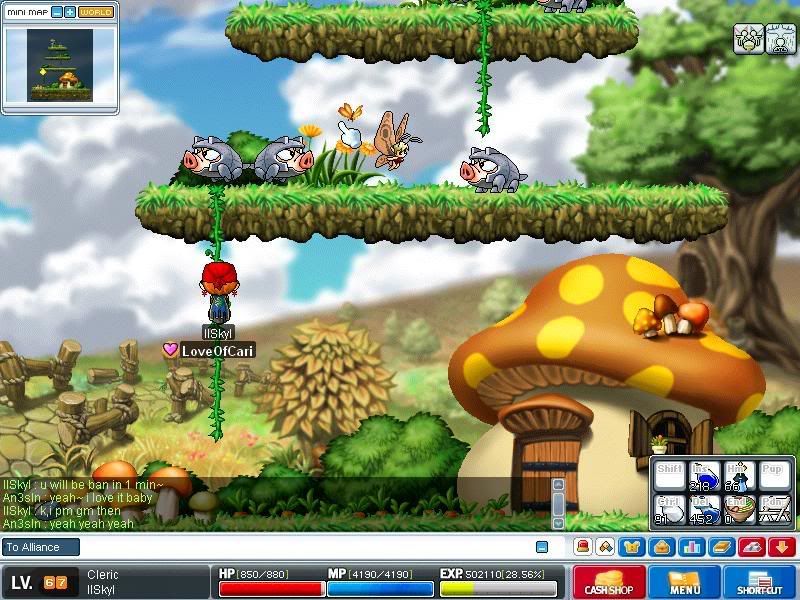
Task: Click the red siren report button
Action: pyautogui.click(x=581, y=547)
